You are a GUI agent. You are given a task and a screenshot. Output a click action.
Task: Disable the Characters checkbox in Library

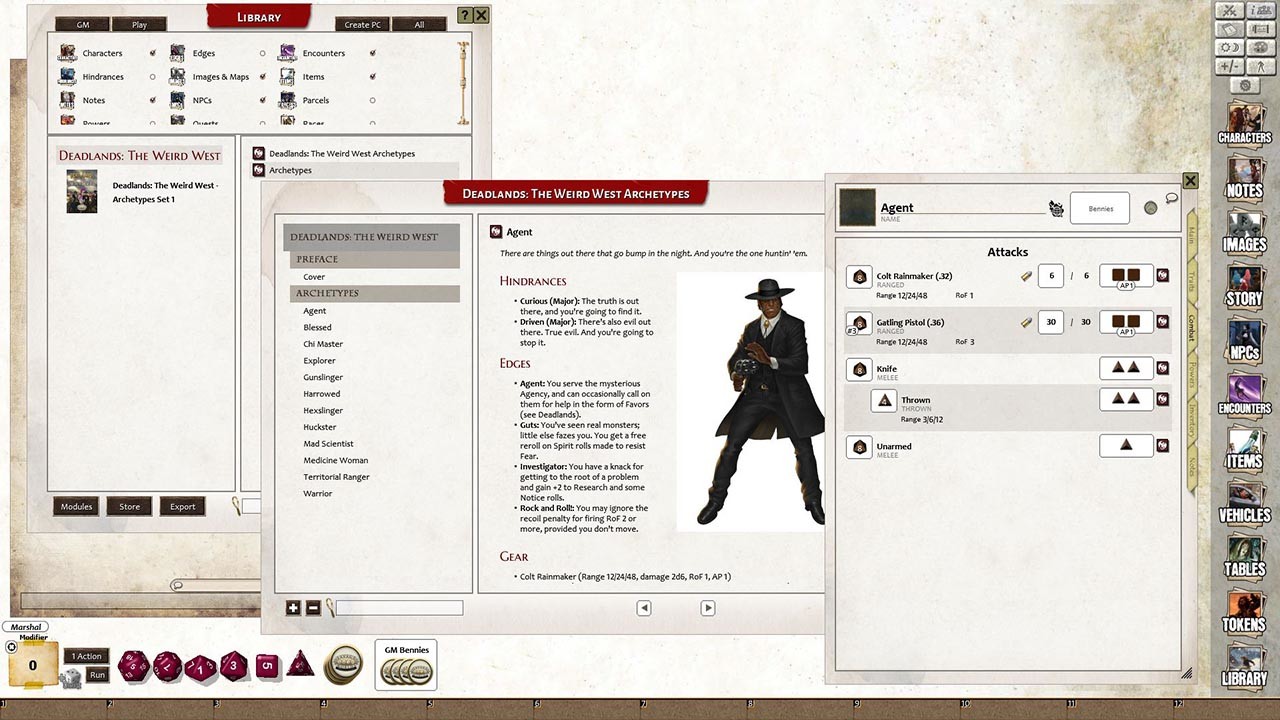pyautogui.click(x=151, y=52)
